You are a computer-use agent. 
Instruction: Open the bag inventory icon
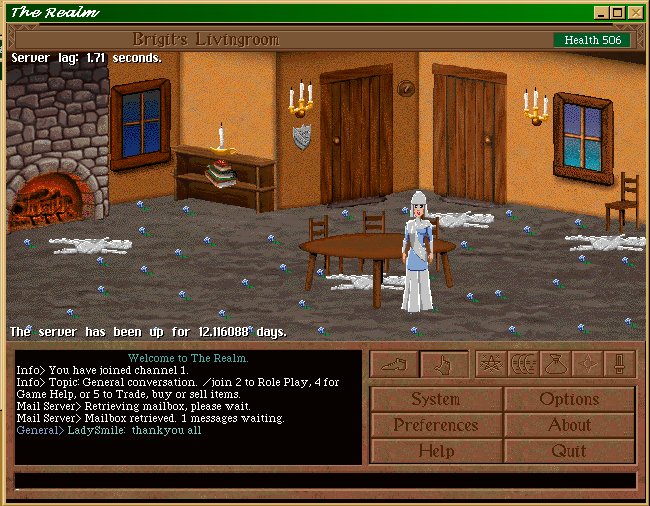[556, 364]
